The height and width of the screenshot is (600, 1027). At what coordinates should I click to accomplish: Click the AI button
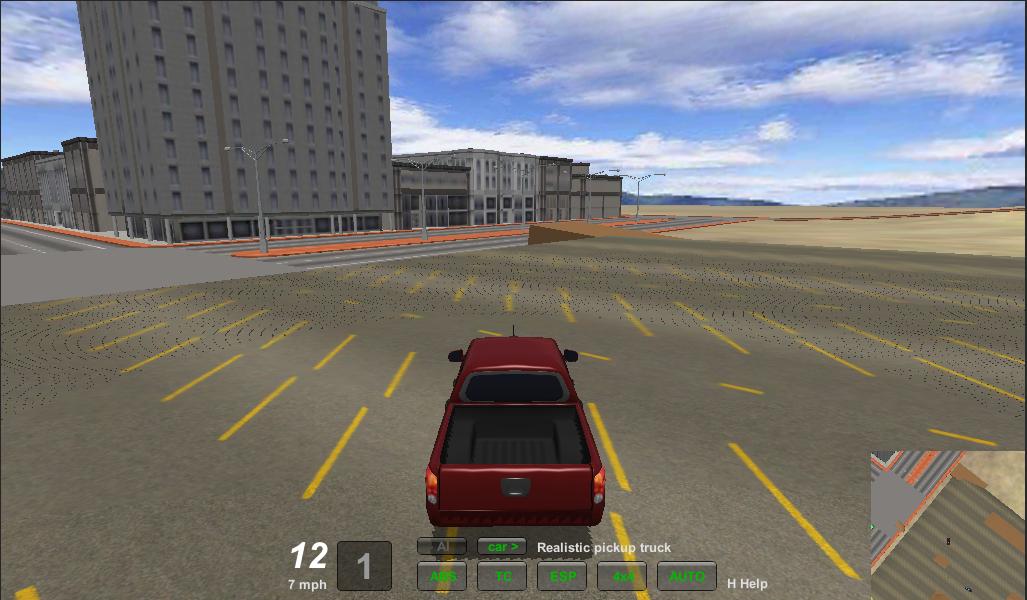pyautogui.click(x=442, y=547)
